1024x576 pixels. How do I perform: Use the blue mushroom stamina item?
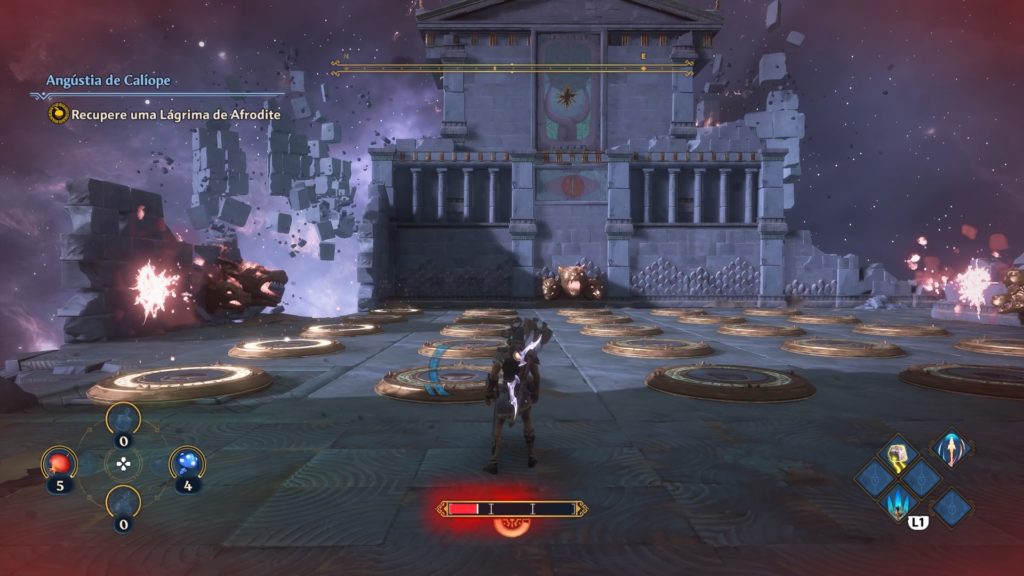[x=187, y=463]
